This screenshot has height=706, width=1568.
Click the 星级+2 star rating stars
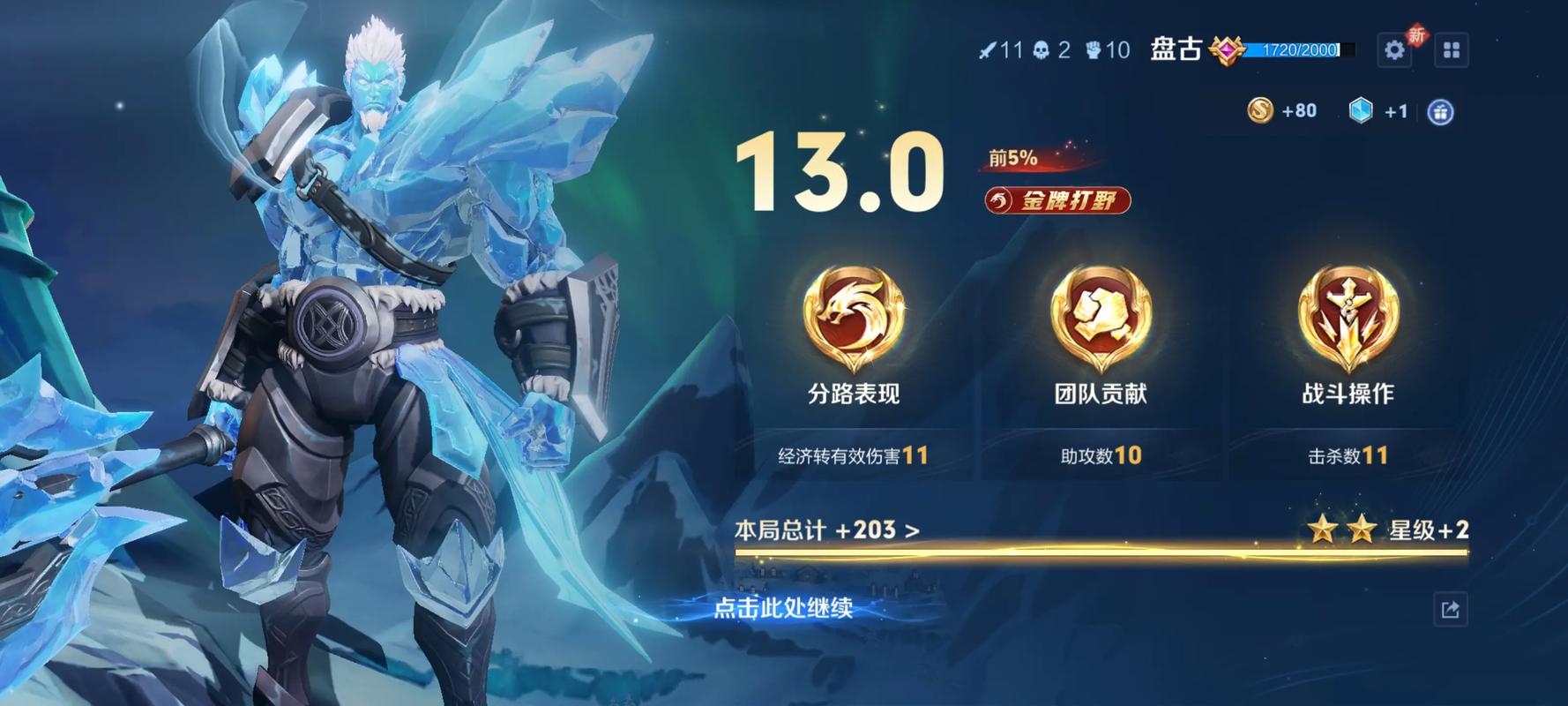tap(1340, 526)
